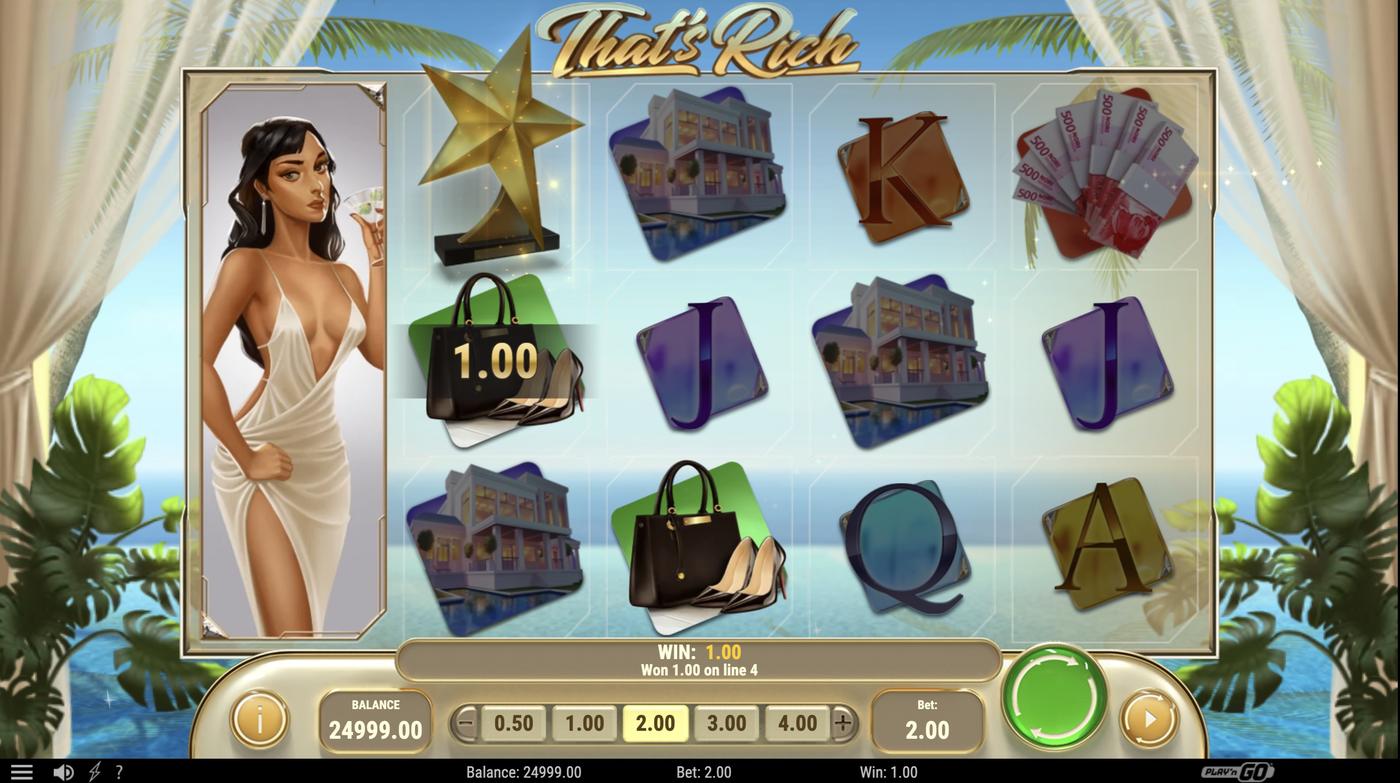Image resolution: width=1400 pixels, height=783 pixels.
Task: Pick the 3.00 bet amount
Action: pos(726,723)
